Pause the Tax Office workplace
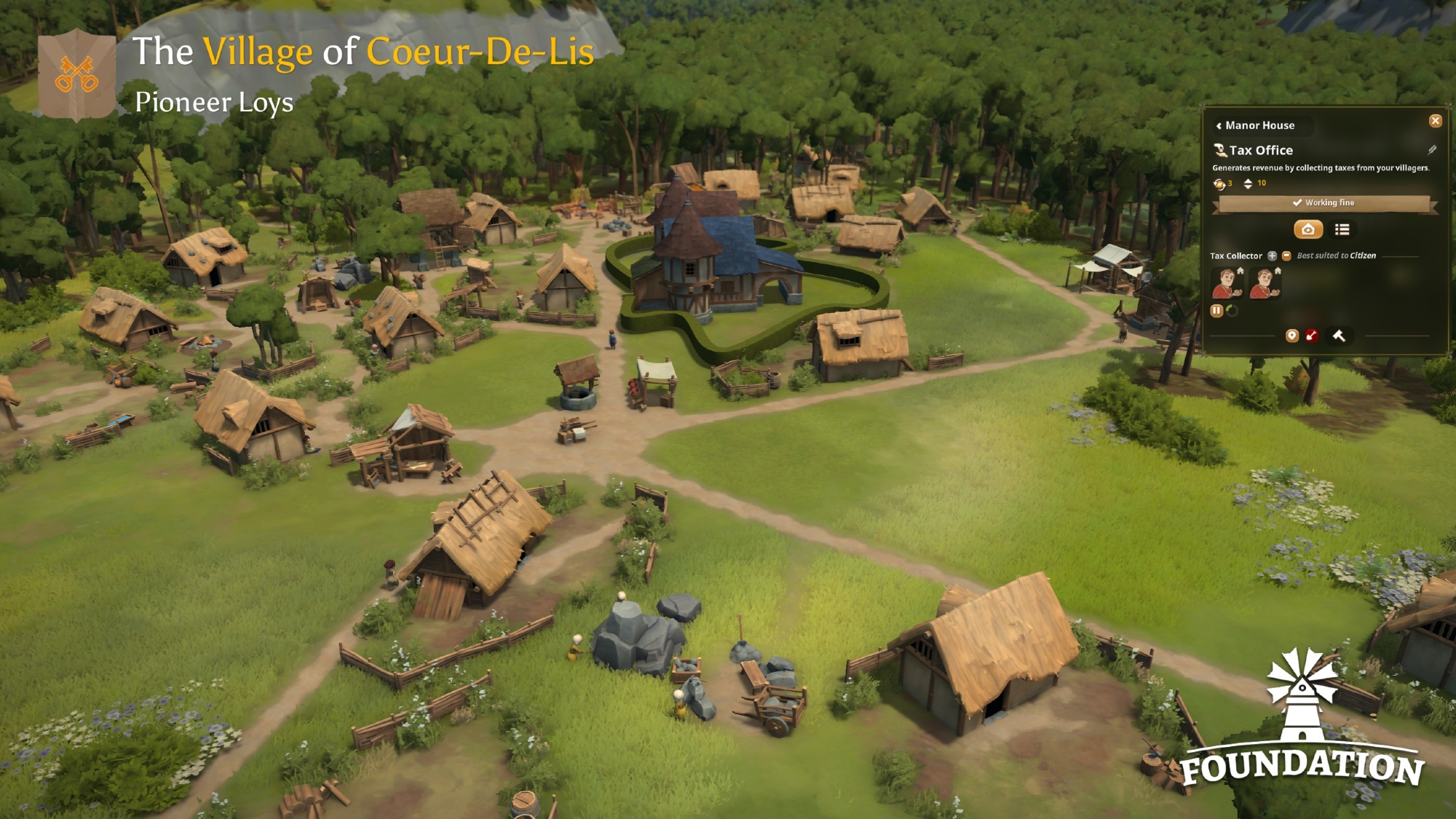This screenshot has height=819, width=1456. point(1216,311)
